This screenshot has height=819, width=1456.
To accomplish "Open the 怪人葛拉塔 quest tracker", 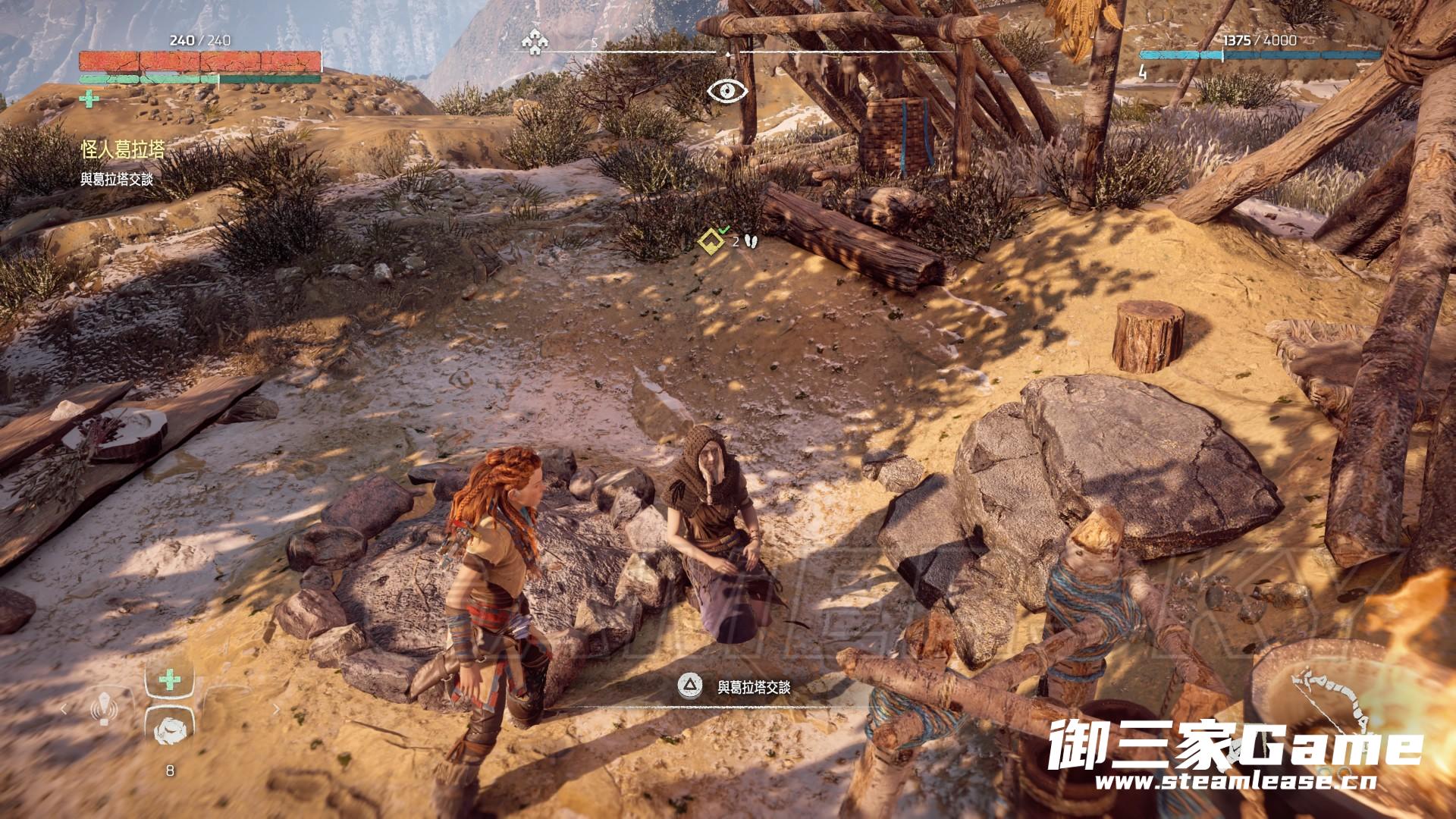I will click(122, 149).
